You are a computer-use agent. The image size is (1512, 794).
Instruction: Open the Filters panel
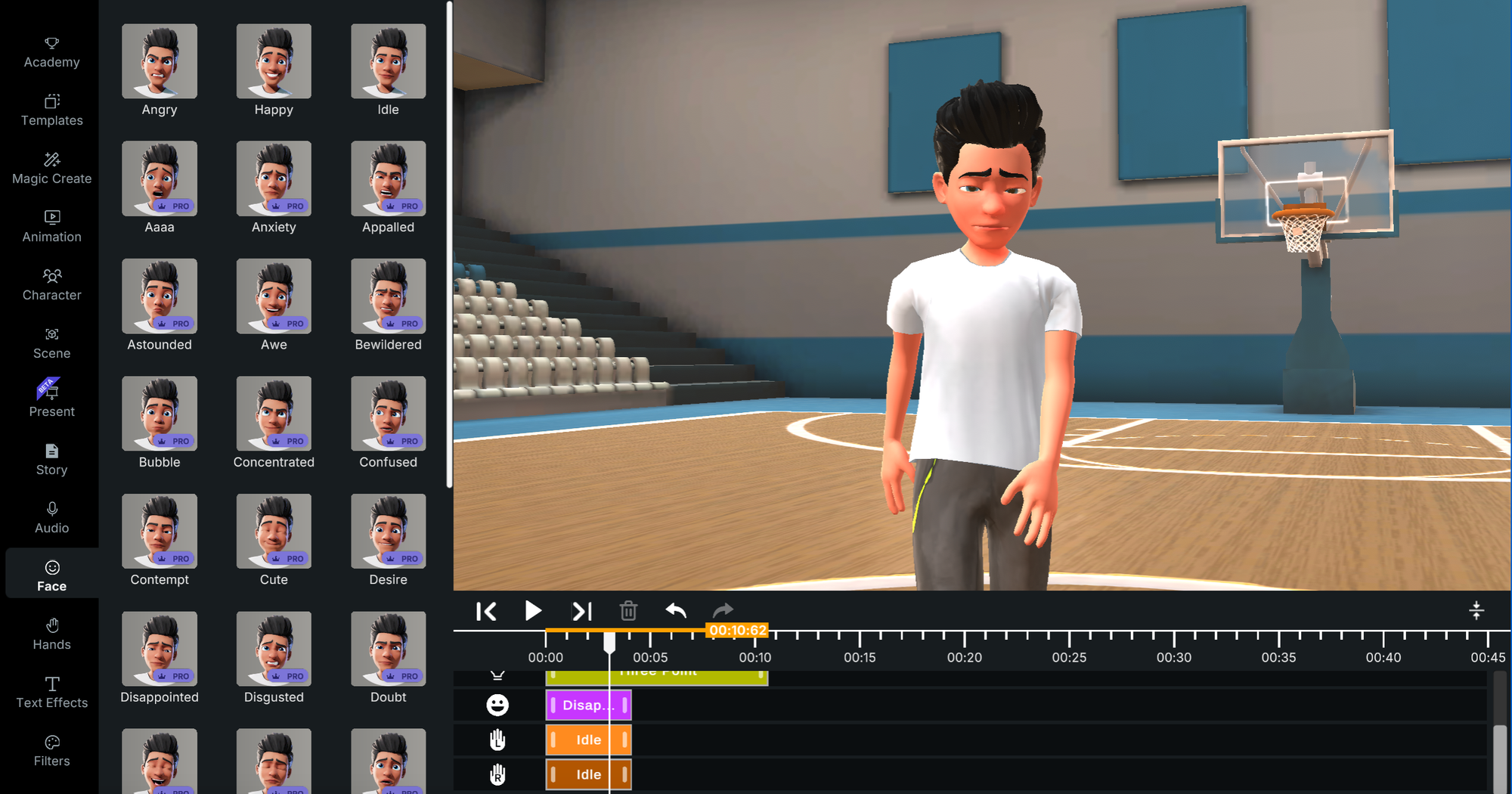(51, 750)
